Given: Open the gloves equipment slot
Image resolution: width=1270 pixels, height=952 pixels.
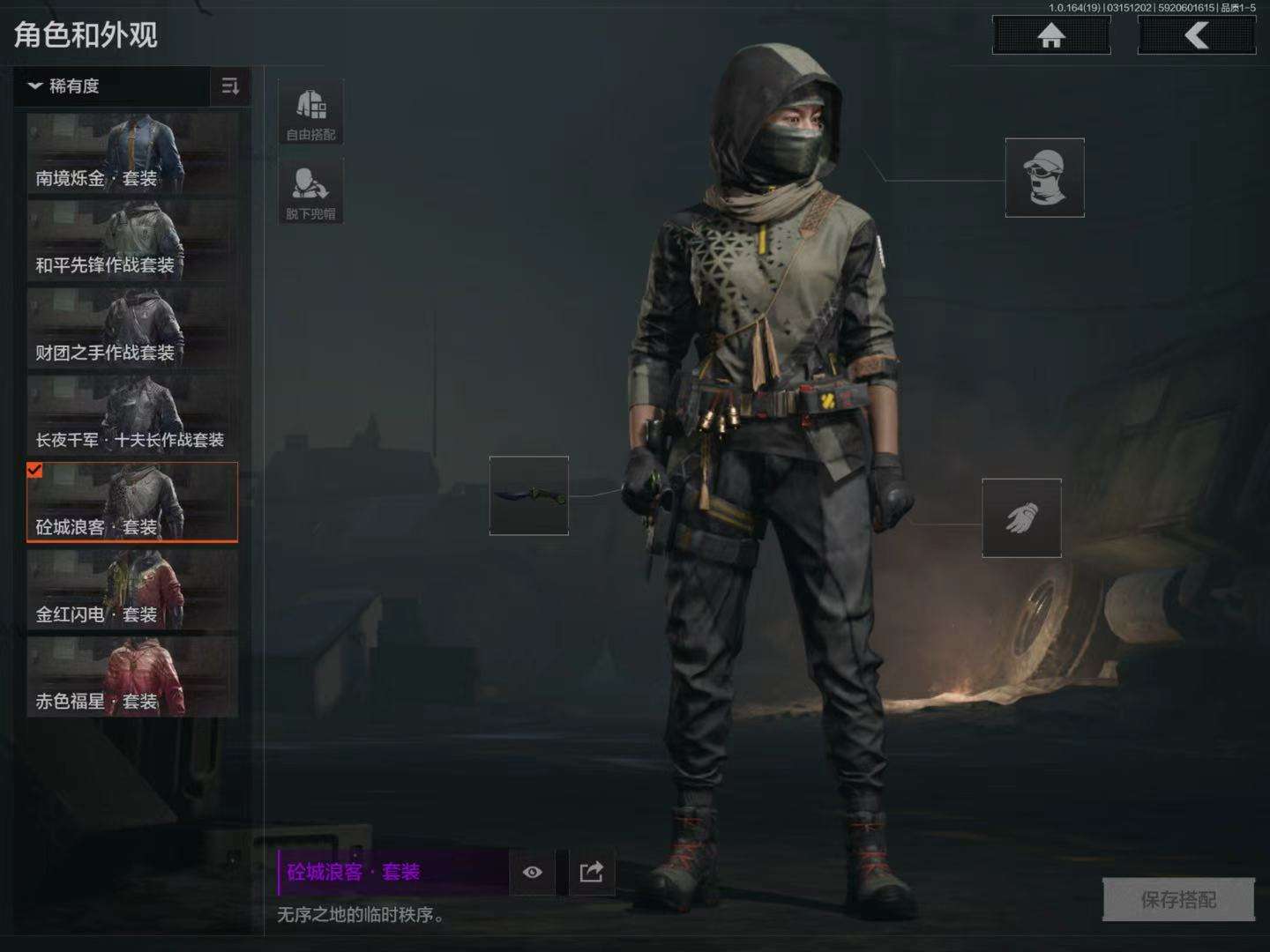Looking at the screenshot, I should pos(1021,517).
